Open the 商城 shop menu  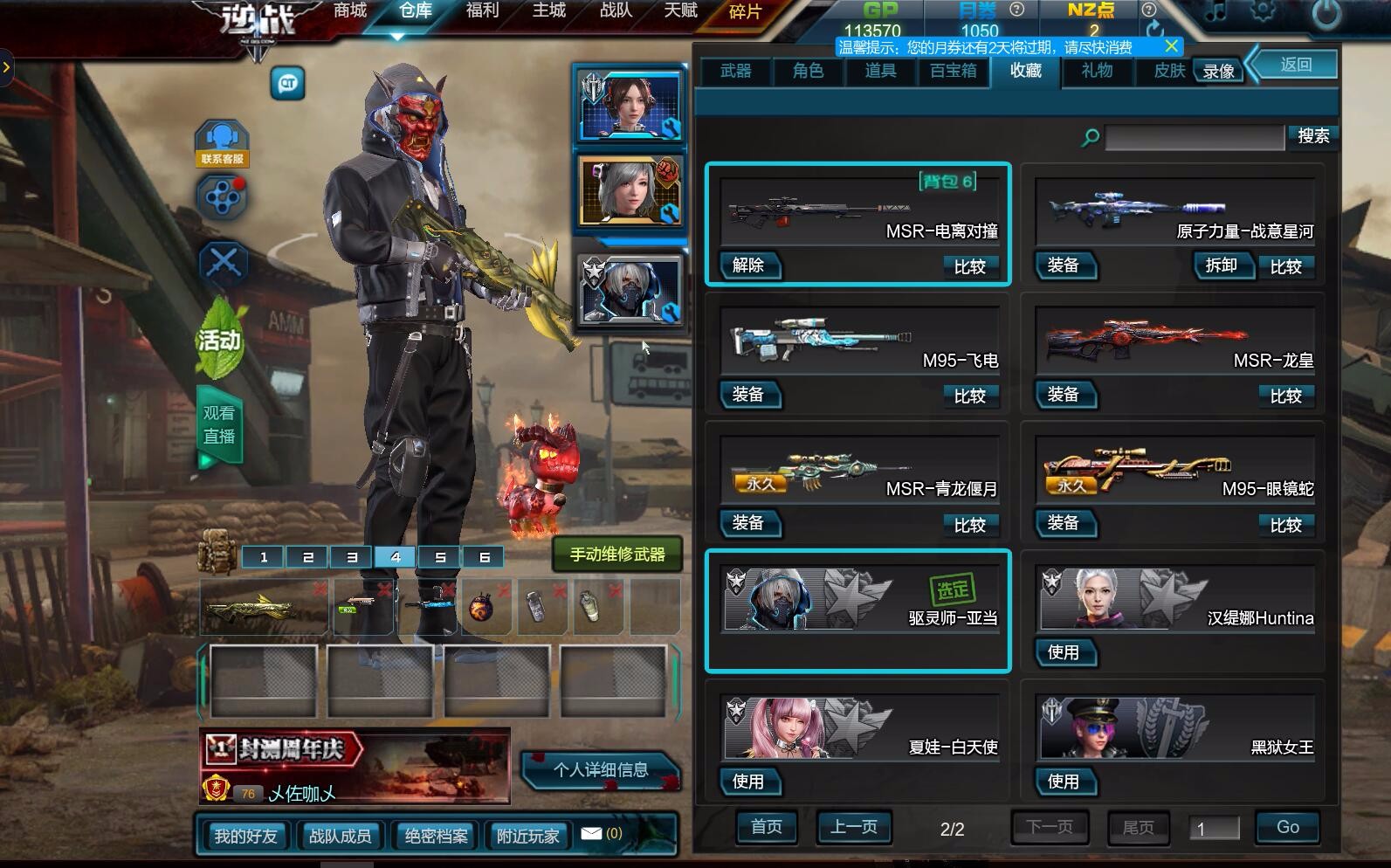(x=349, y=11)
